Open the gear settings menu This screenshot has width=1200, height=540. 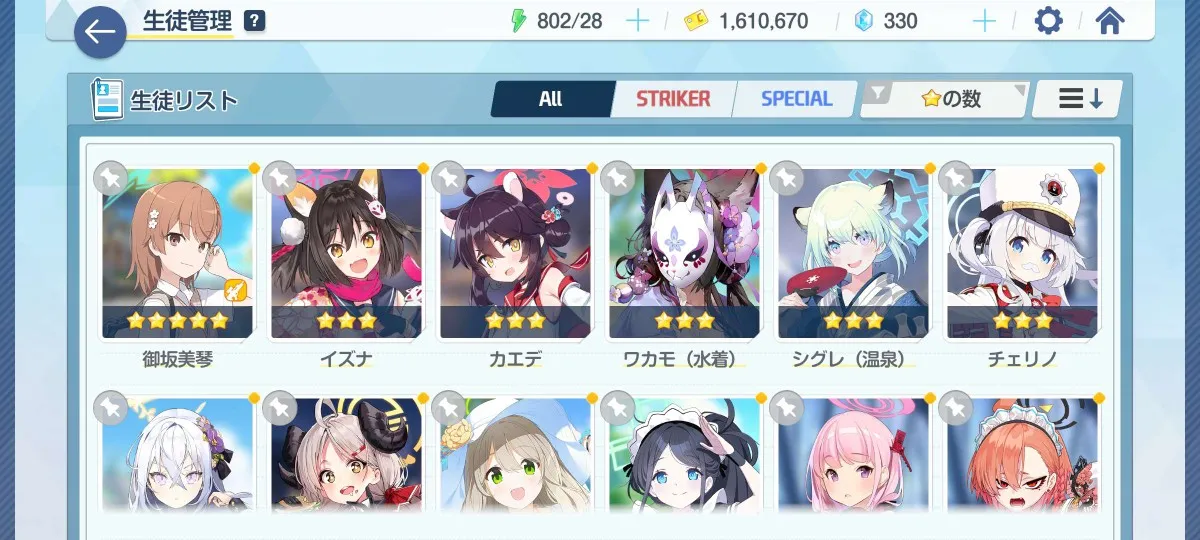pyautogui.click(x=1048, y=21)
